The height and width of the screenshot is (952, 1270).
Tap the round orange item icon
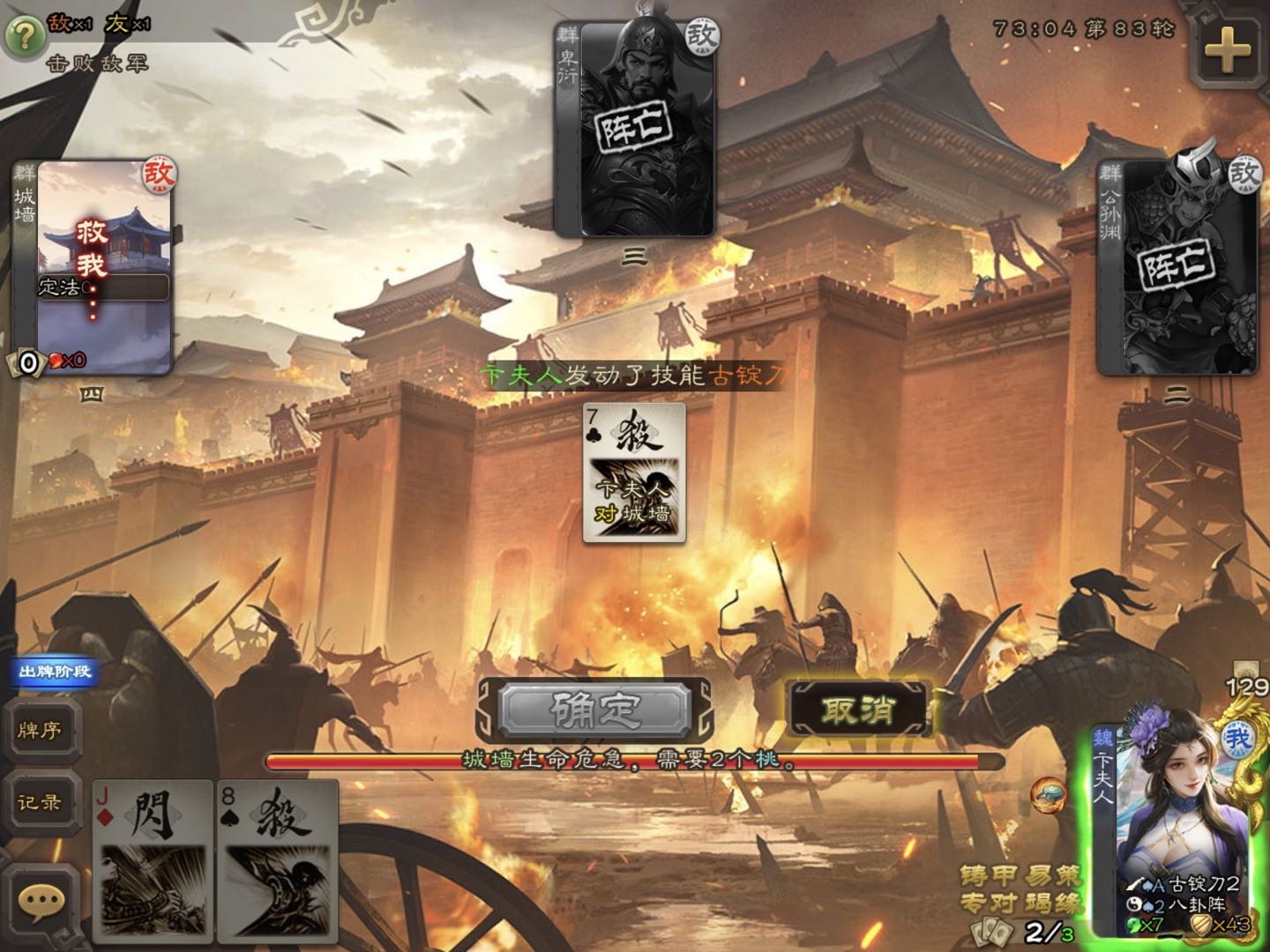pyautogui.click(x=1048, y=796)
